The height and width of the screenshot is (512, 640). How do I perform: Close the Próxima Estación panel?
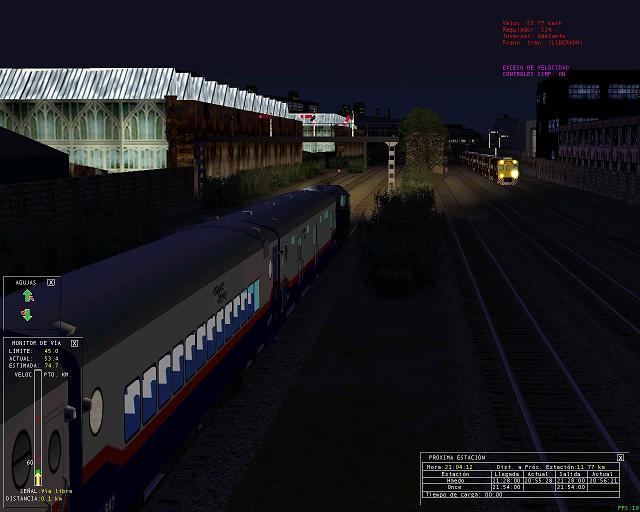click(621, 457)
